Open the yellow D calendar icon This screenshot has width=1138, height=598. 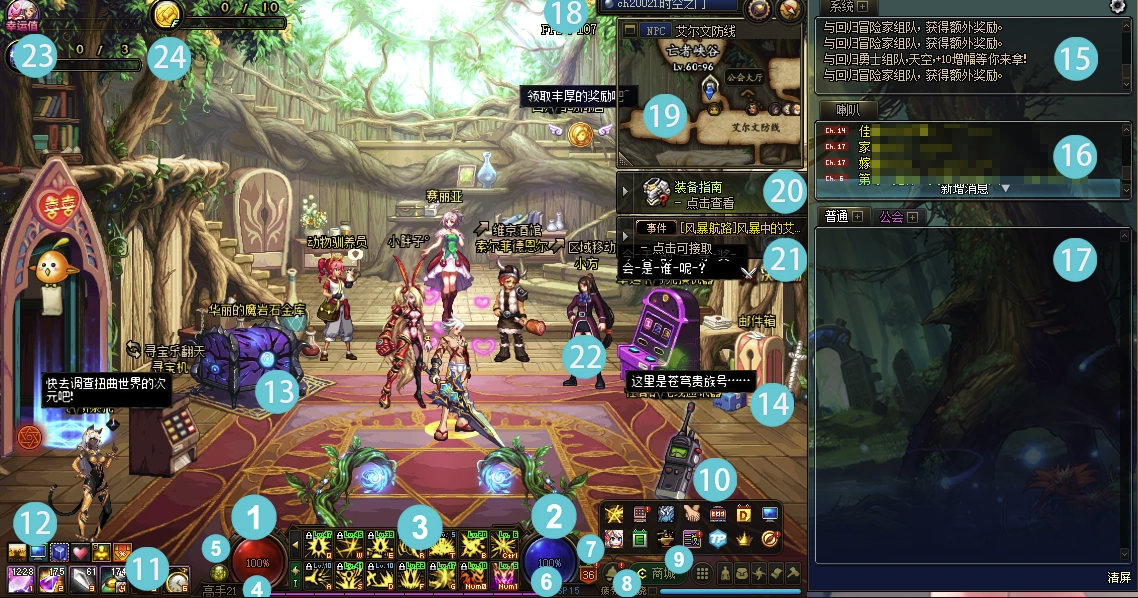pos(744,514)
